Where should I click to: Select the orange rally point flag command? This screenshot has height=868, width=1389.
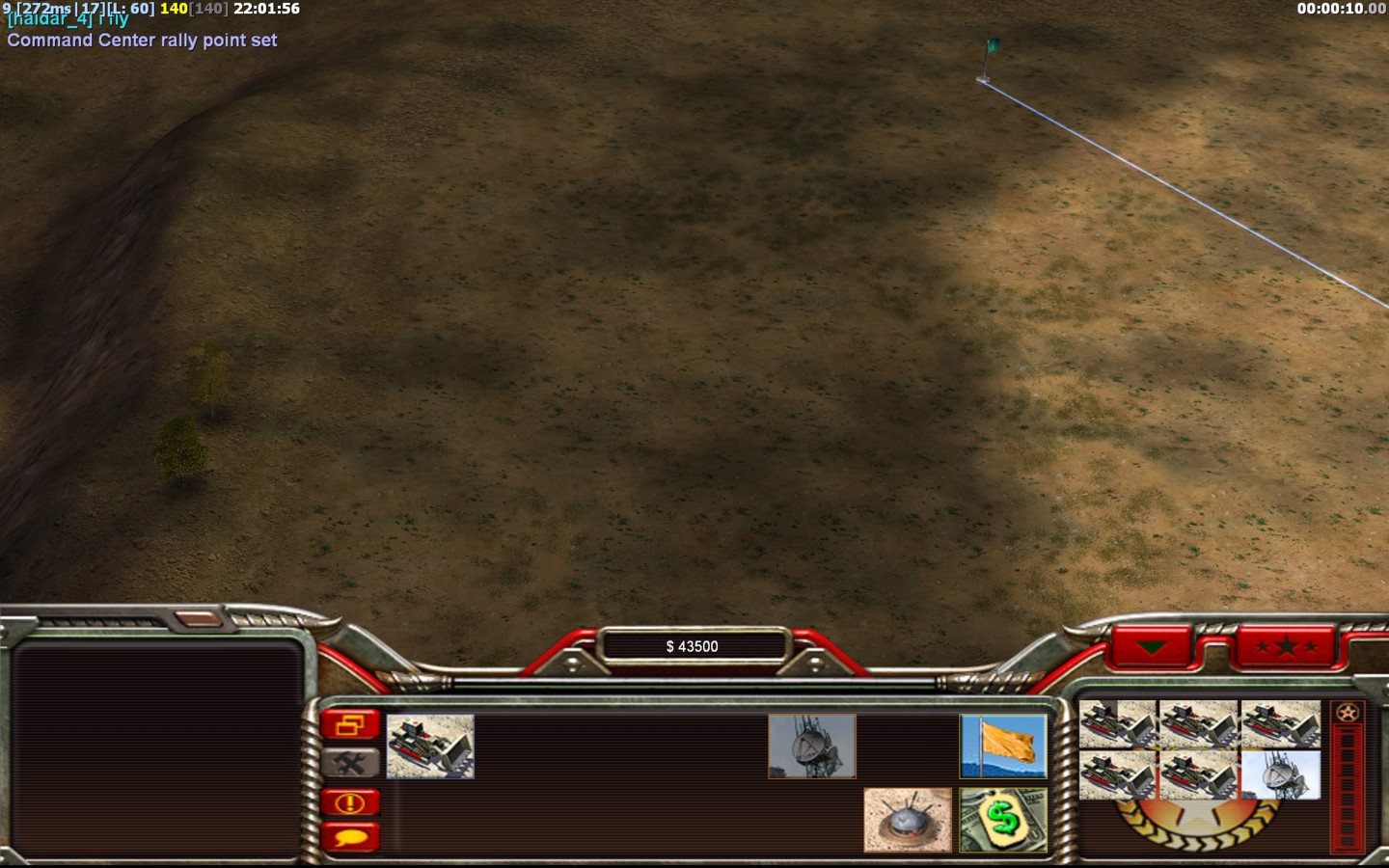click(1003, 746)
